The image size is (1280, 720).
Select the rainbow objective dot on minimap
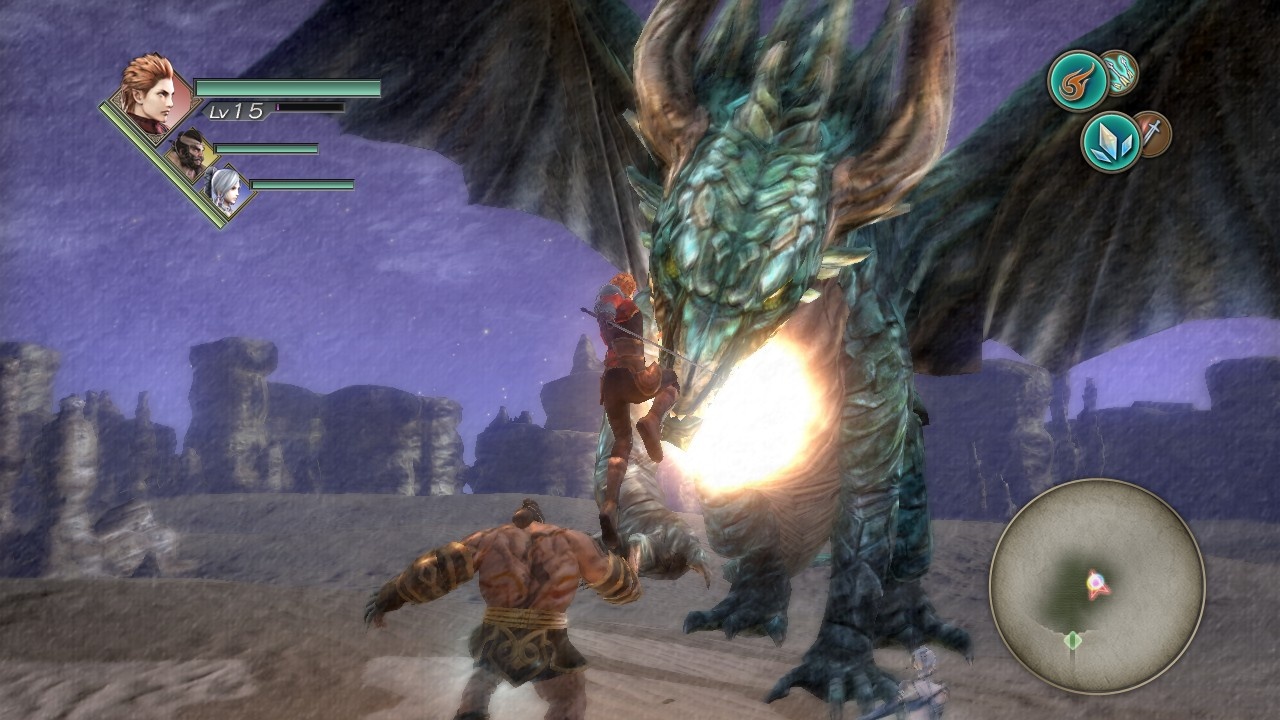coord(1095,580)
